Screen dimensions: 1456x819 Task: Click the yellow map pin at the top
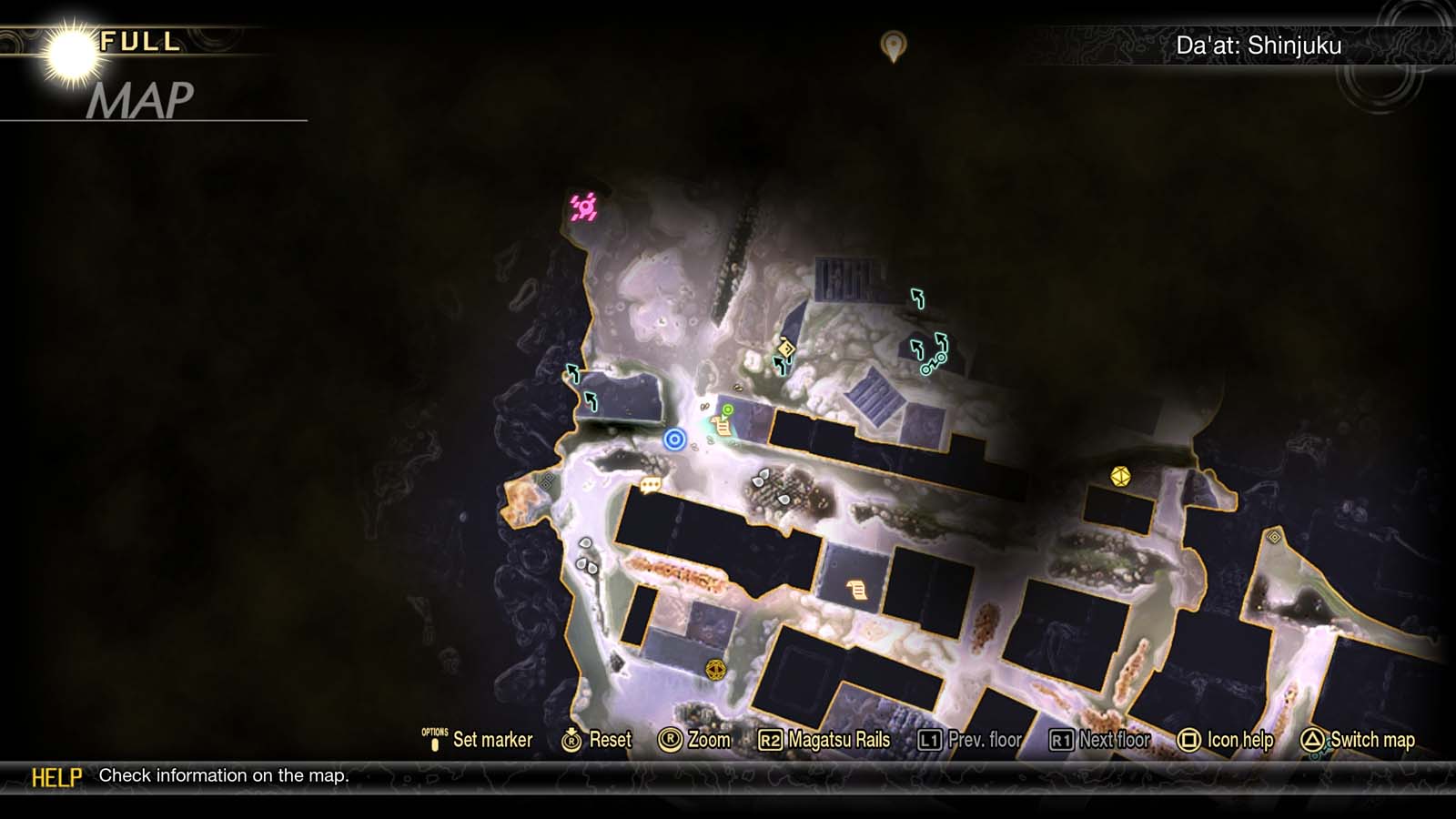point(893,44)
